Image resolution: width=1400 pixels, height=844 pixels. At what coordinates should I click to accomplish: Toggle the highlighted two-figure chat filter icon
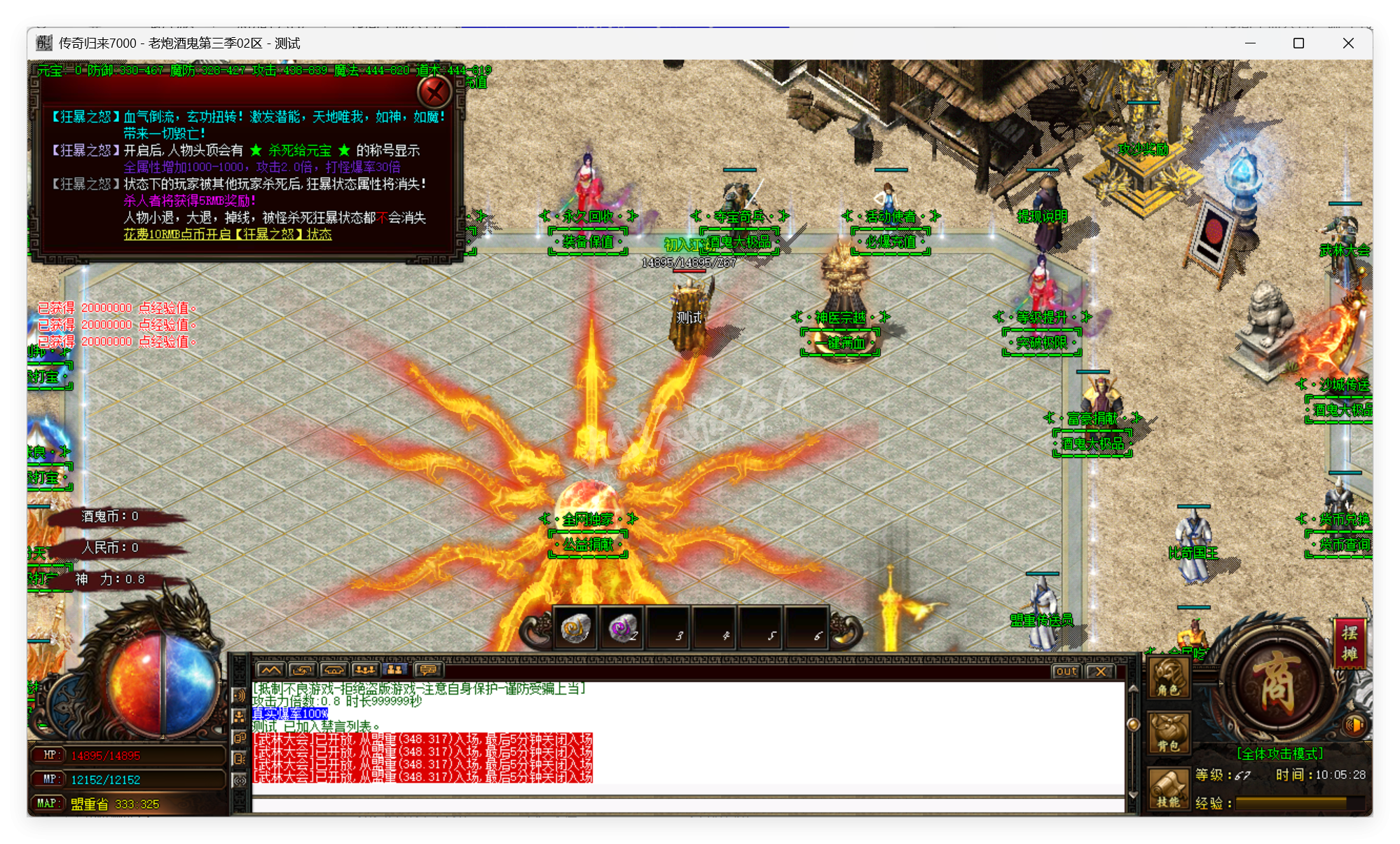394,669
